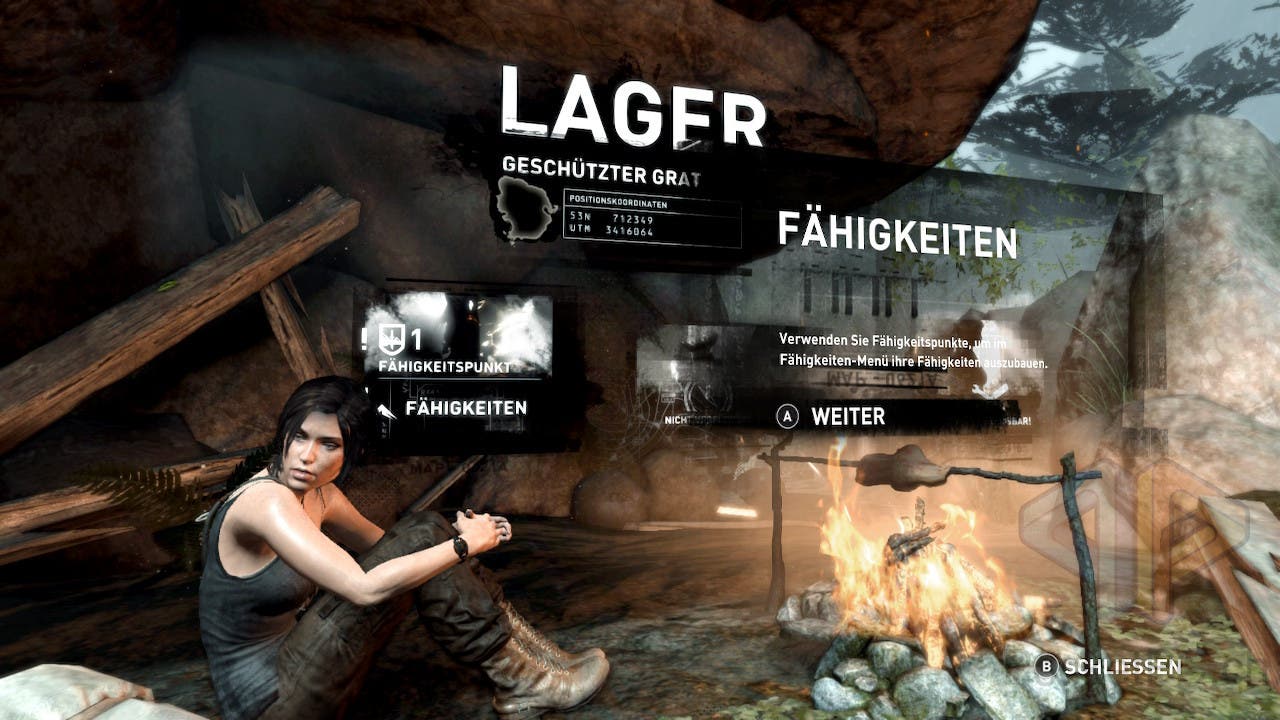Open the Fähigkeiten camp menu entry
The width and height of the screenshot is (1280, 720).
pos(465,408)
